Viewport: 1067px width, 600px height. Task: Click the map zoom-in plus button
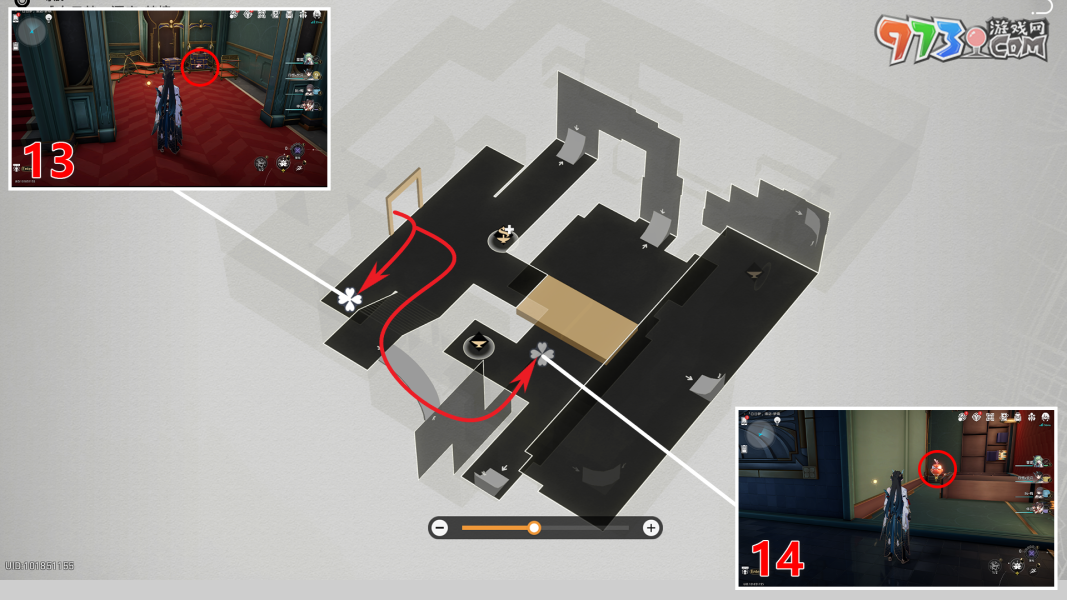click(651, 528)
